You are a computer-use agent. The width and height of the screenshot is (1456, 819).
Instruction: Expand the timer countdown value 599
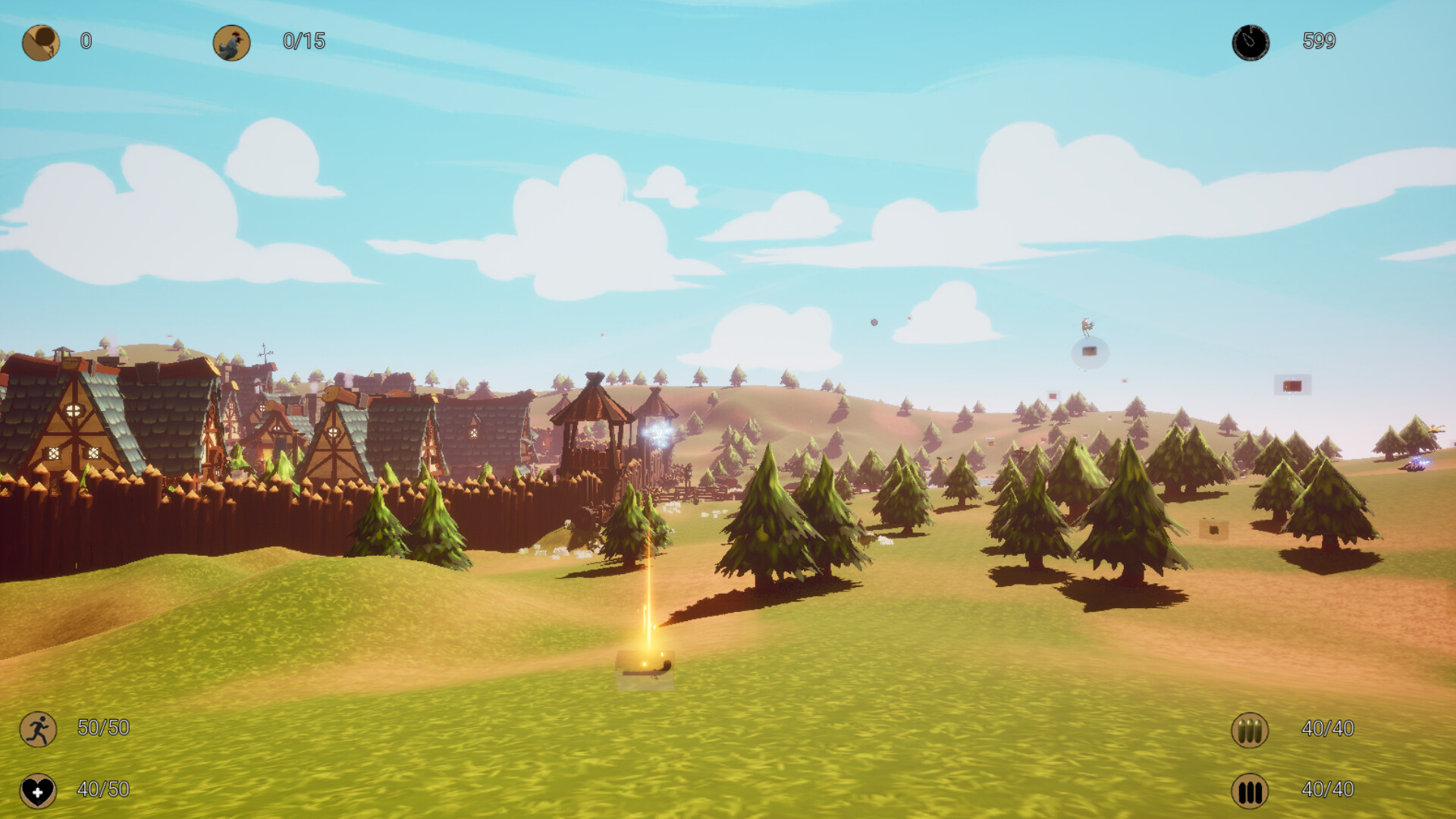coord(1321,42)
